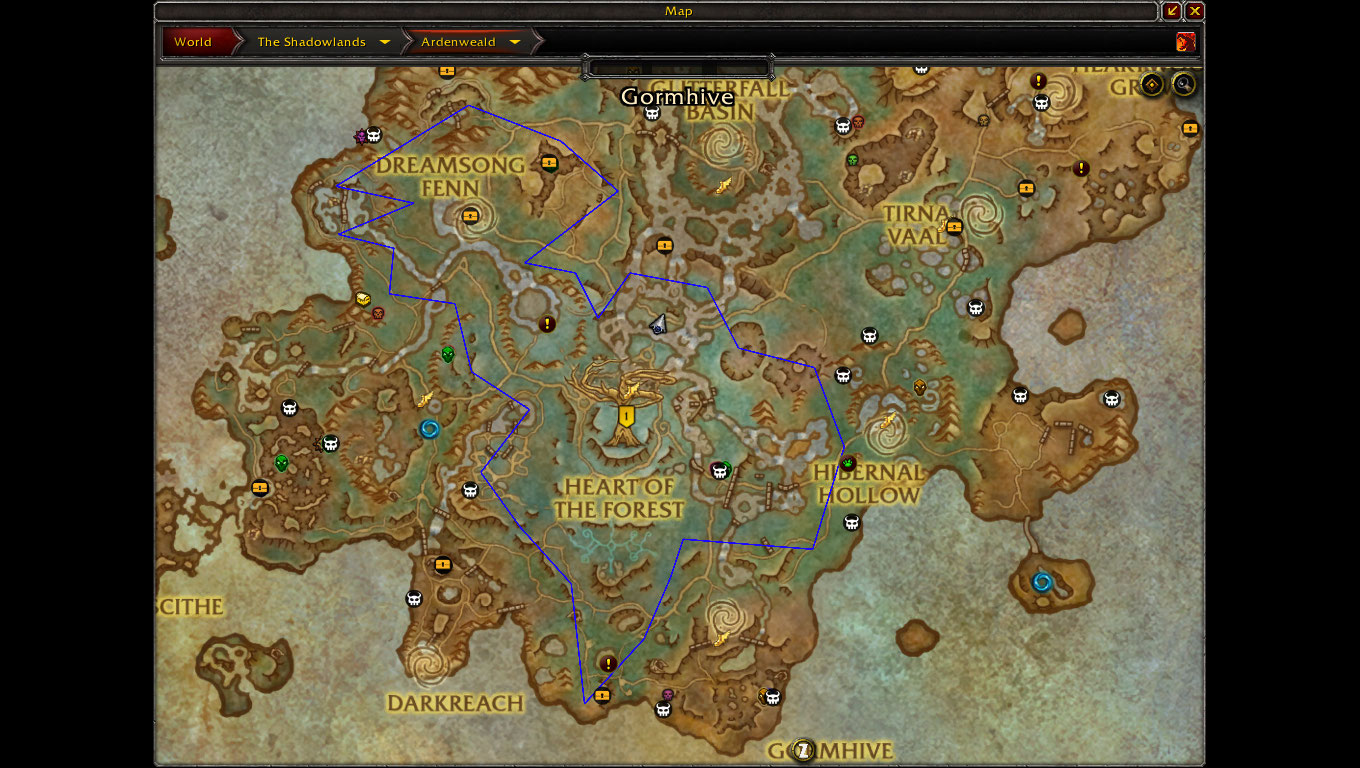1360x768 pixels.
Task: Go to the World map breadcrumb
Action: tap(193, 42)
